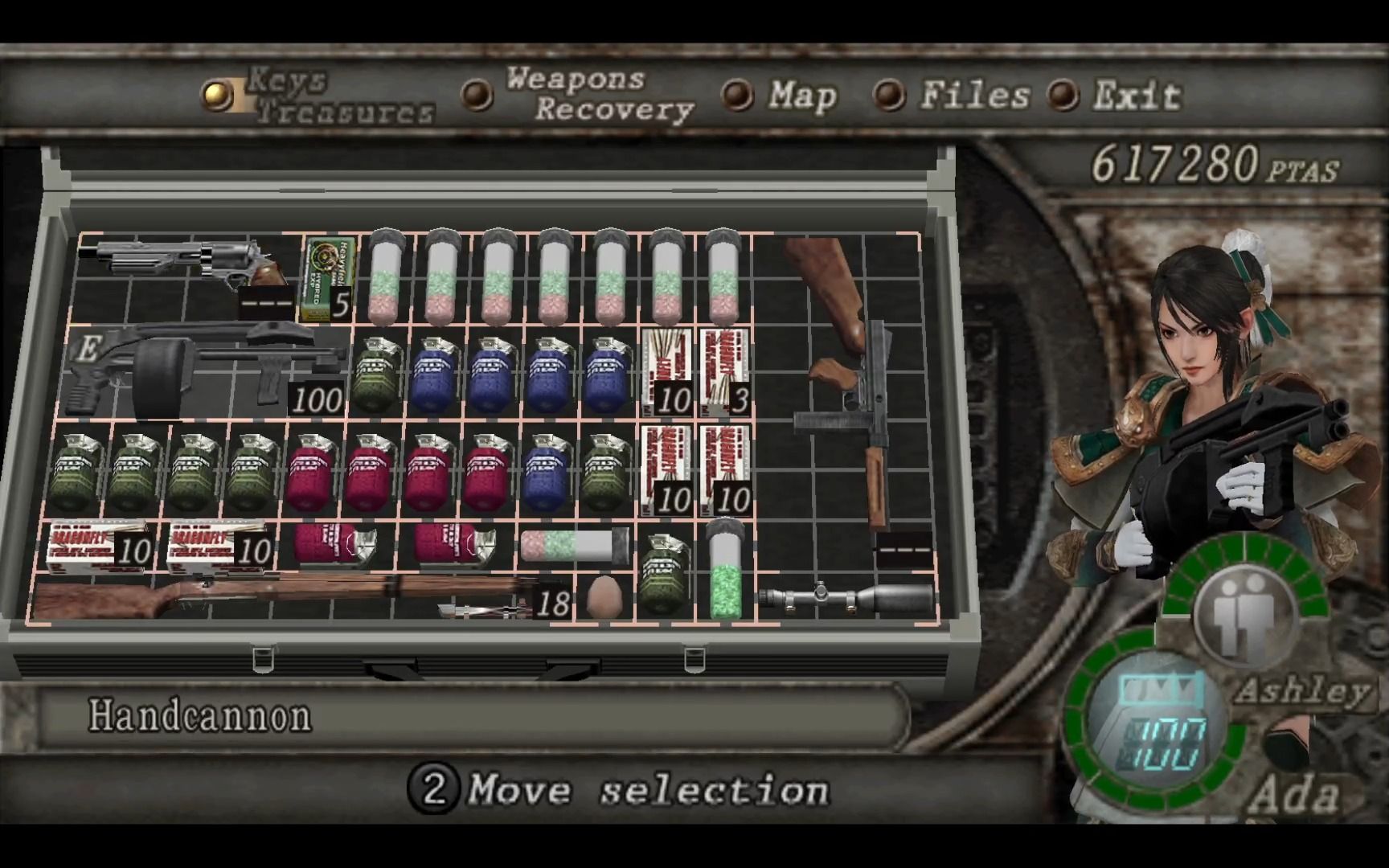
Task: Activate the Move selection prompt
Action: point(635,792)
